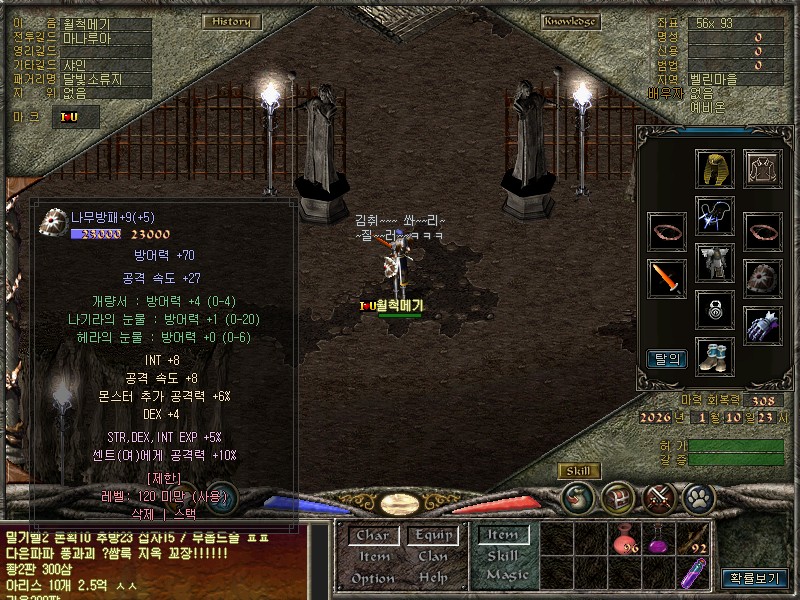Select the boots equipment slot
This screenshot has height=600, width=800.
point(715,356)
